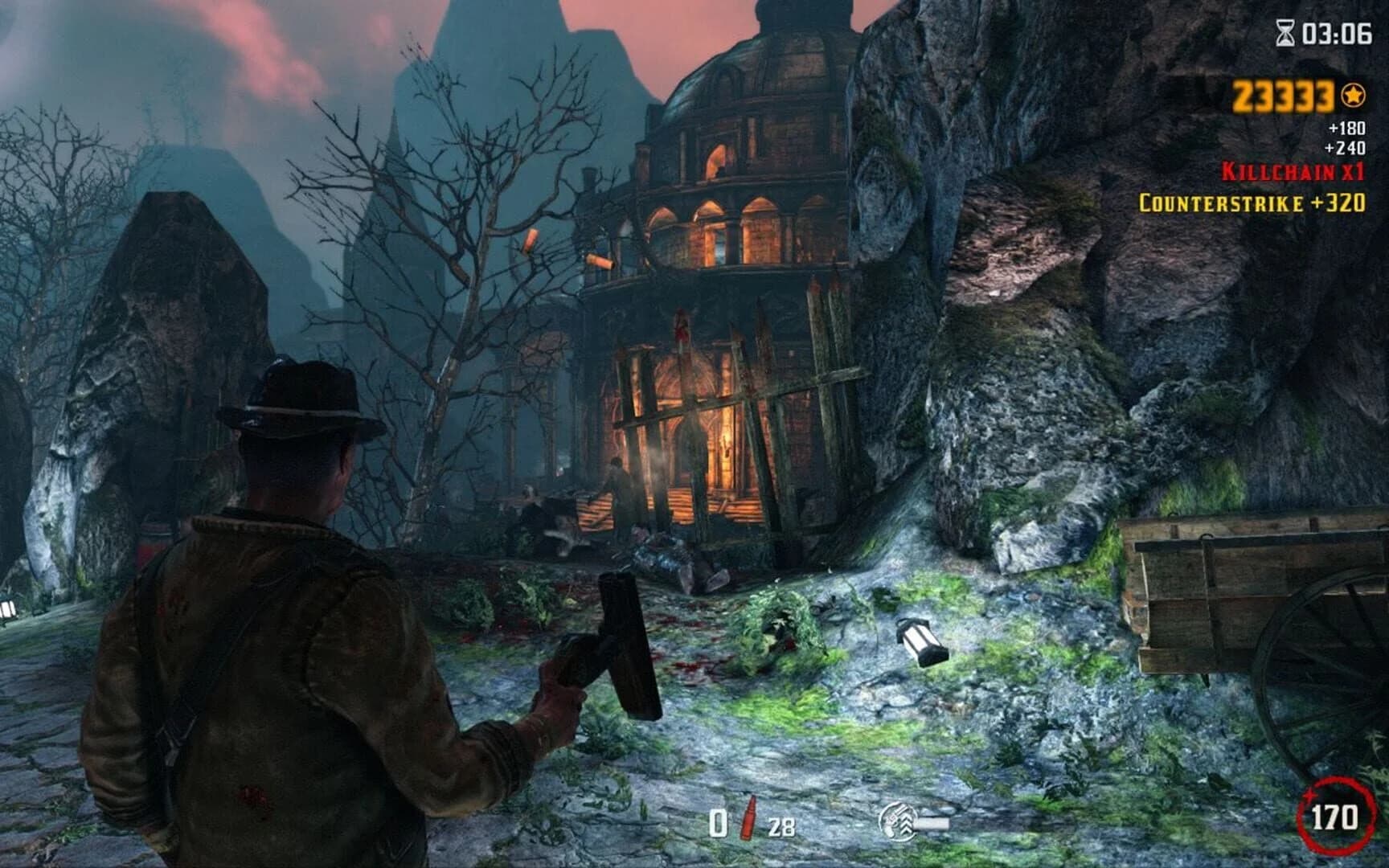Viewport: 1389px width, 868px height.
Task: Open the Counterstrike +320 notification
Action: point(1252,201)
